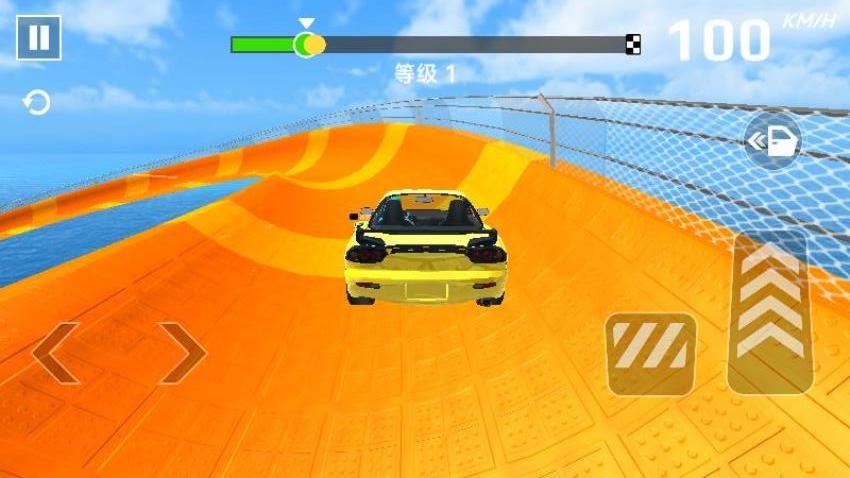Switch the camera view with the car icon

tap(773, 141)
